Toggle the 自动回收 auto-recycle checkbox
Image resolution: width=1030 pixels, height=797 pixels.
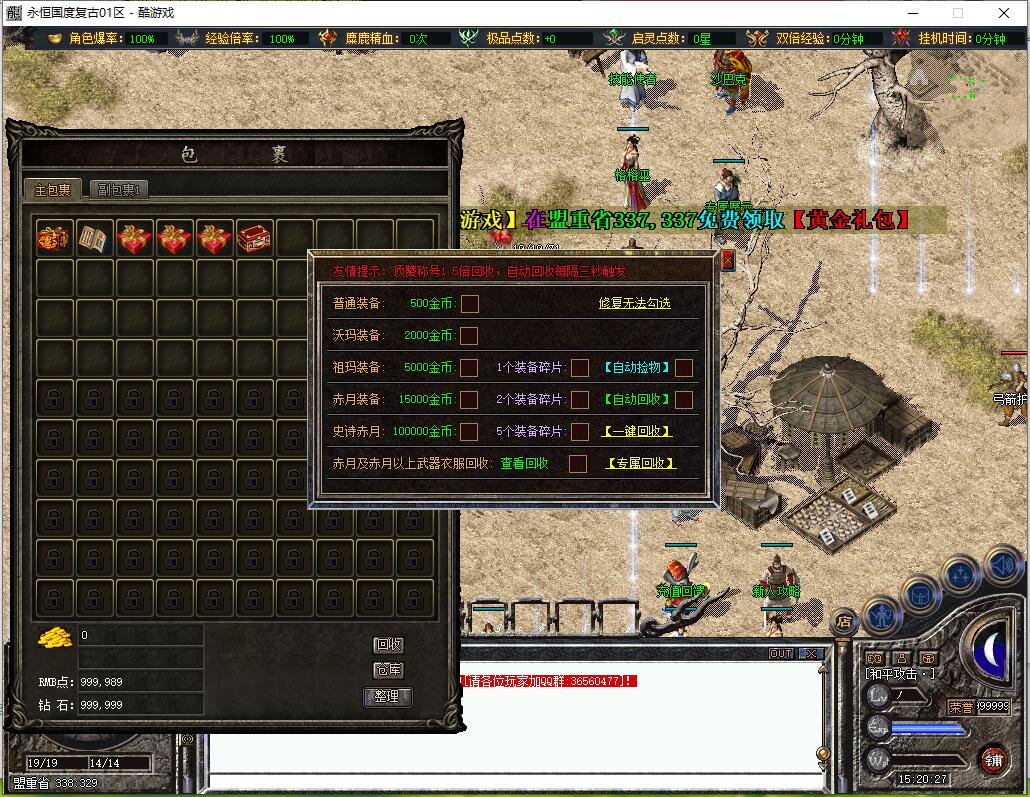click(684, 399)
